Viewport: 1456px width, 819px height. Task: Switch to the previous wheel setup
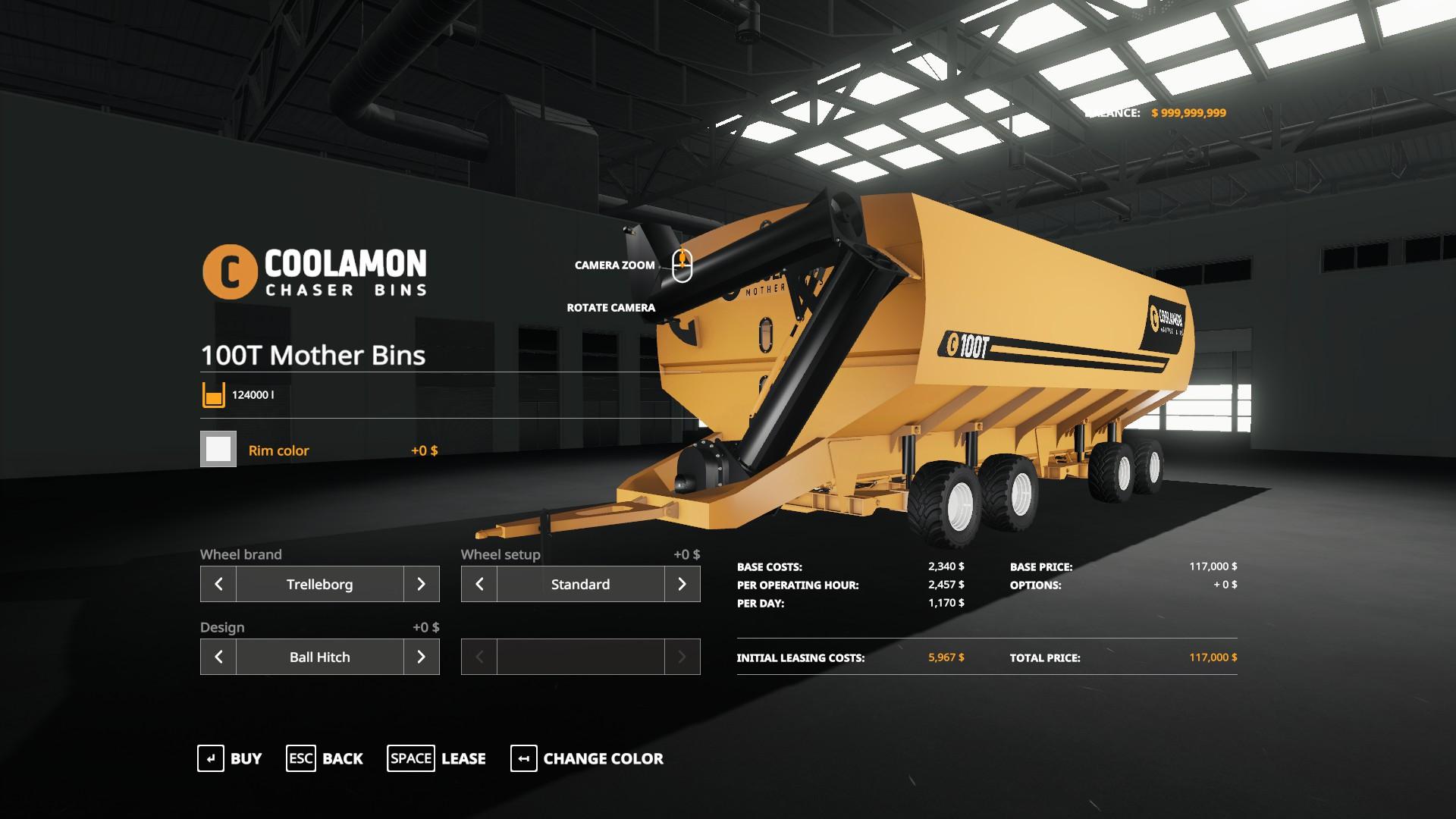(x=479, y=584)
